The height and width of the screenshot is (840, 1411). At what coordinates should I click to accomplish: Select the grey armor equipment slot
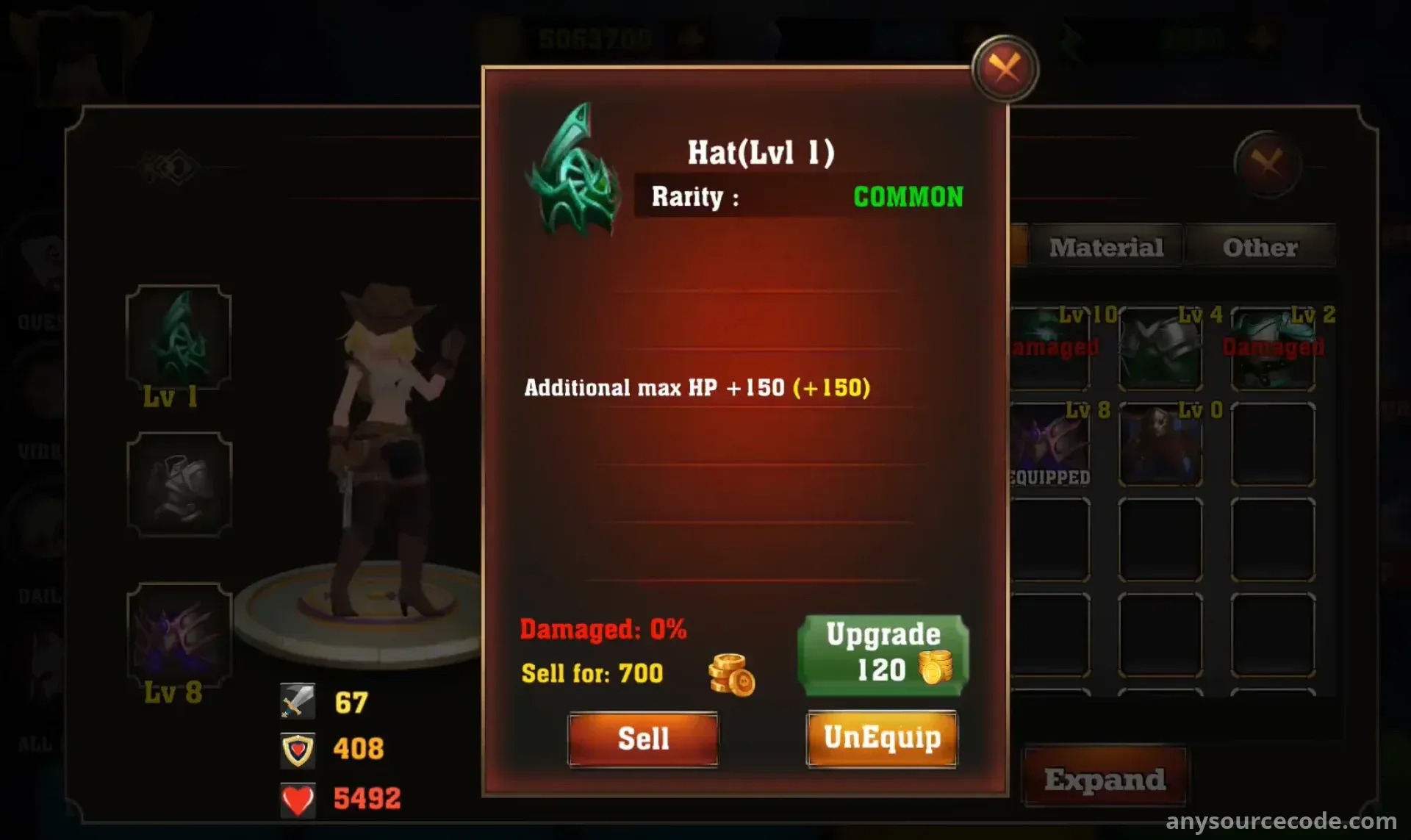pyautogui.click(x=179, y=484)
